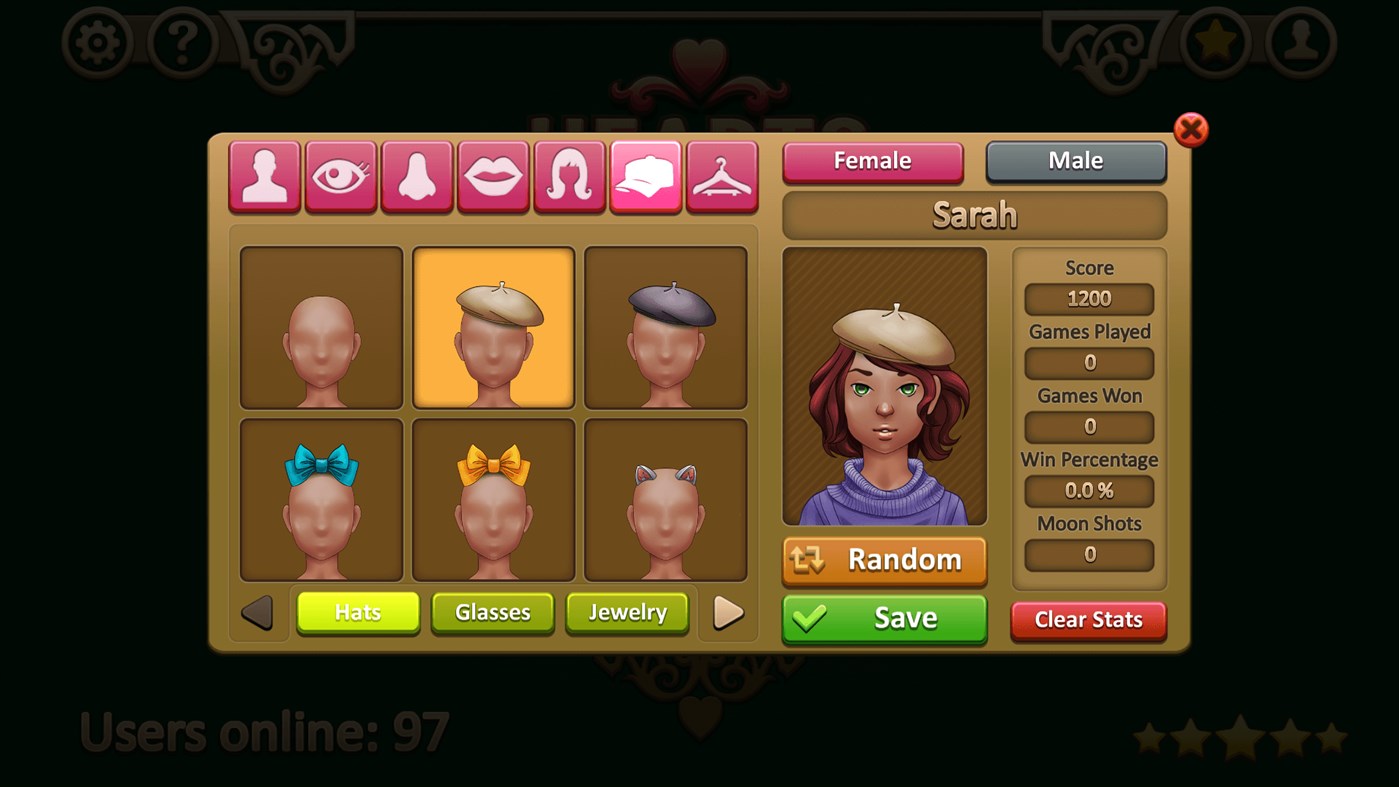This screenshot has width=1399, height=787.
Task: Open the clothing customization category
Action: click(721, 176)
